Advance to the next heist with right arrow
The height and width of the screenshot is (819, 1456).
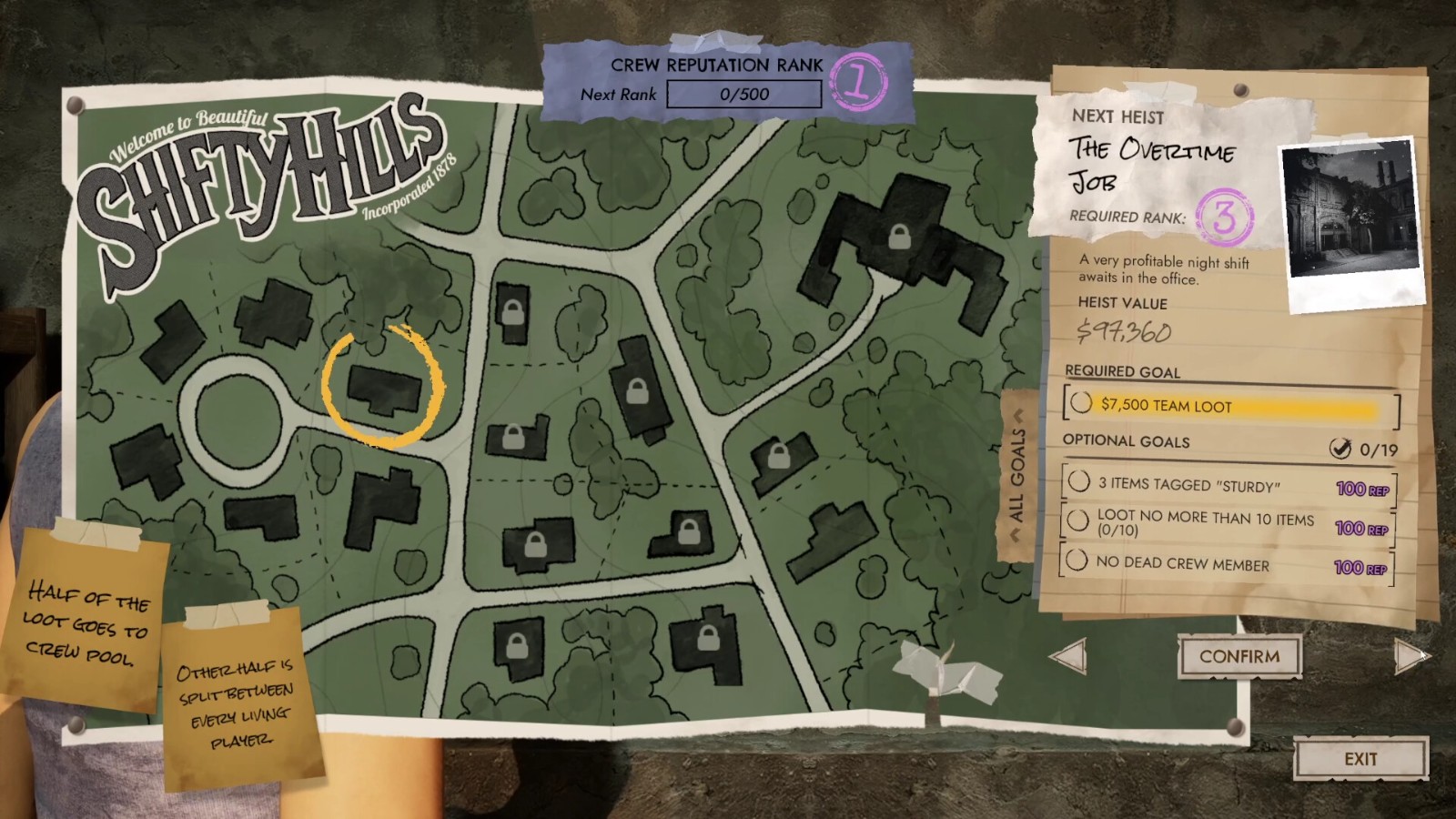[x=1410, y=655]
